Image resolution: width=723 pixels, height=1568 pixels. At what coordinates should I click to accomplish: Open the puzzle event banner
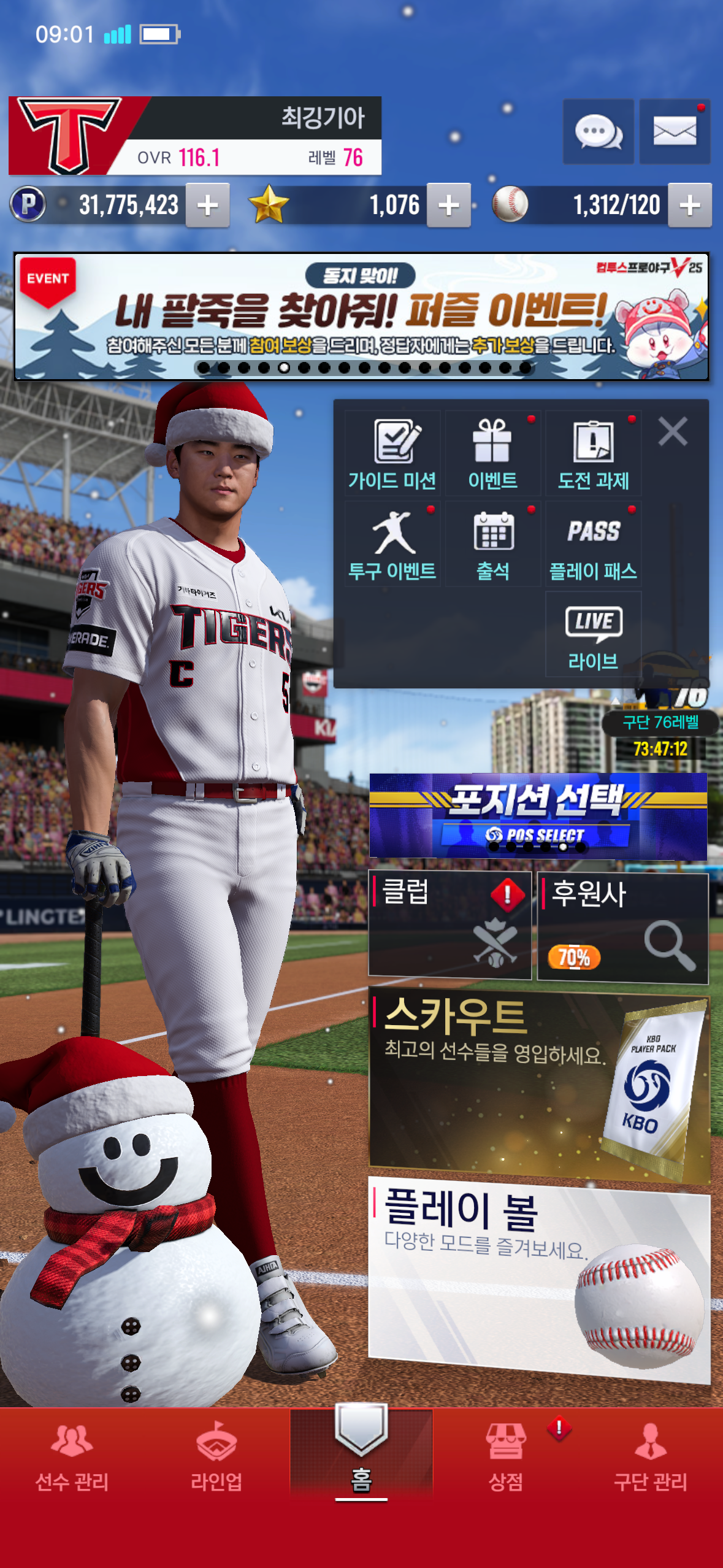pos(361,317)
